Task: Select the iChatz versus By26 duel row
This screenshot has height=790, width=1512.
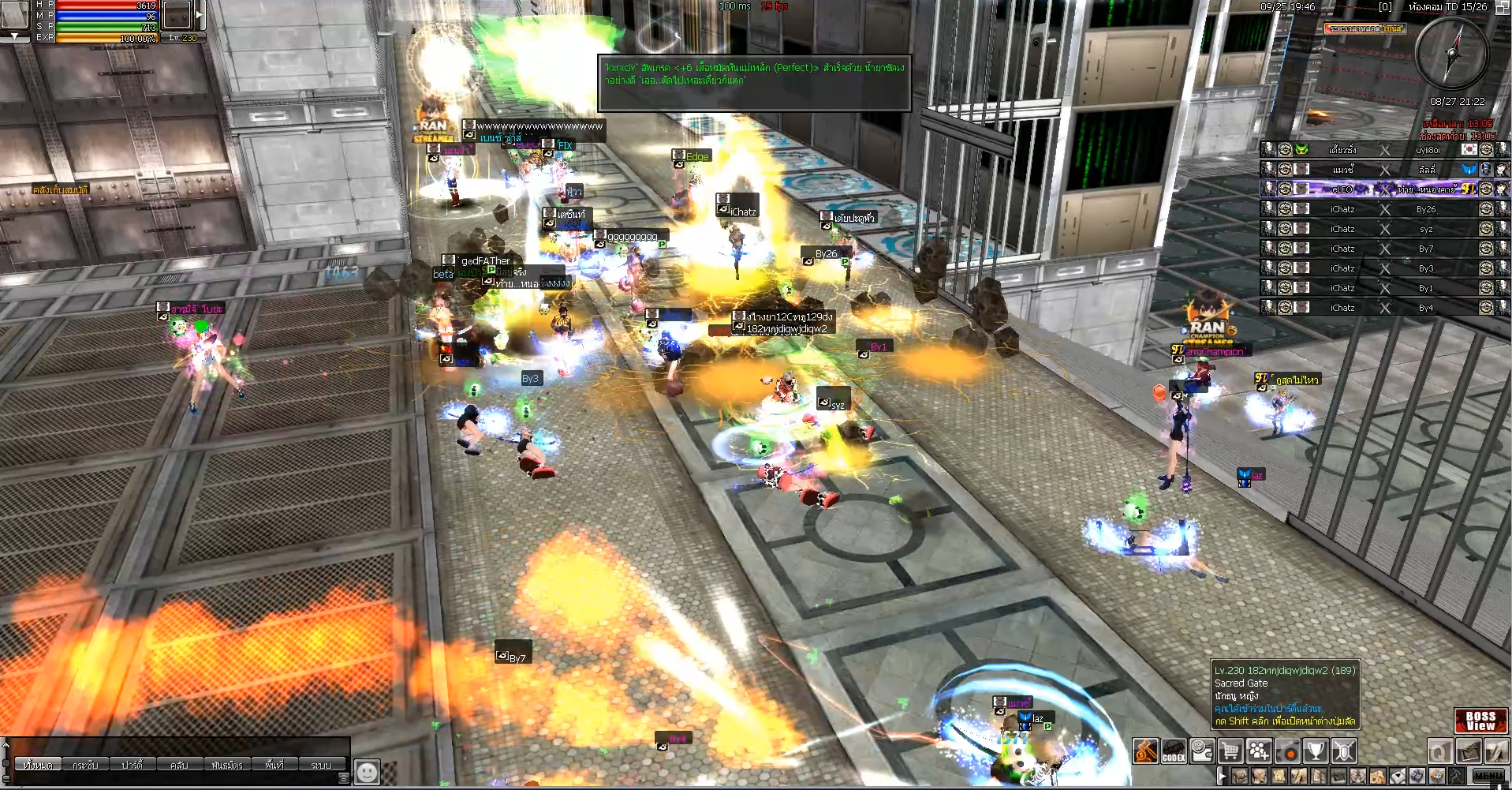Action: [1384, 209]
